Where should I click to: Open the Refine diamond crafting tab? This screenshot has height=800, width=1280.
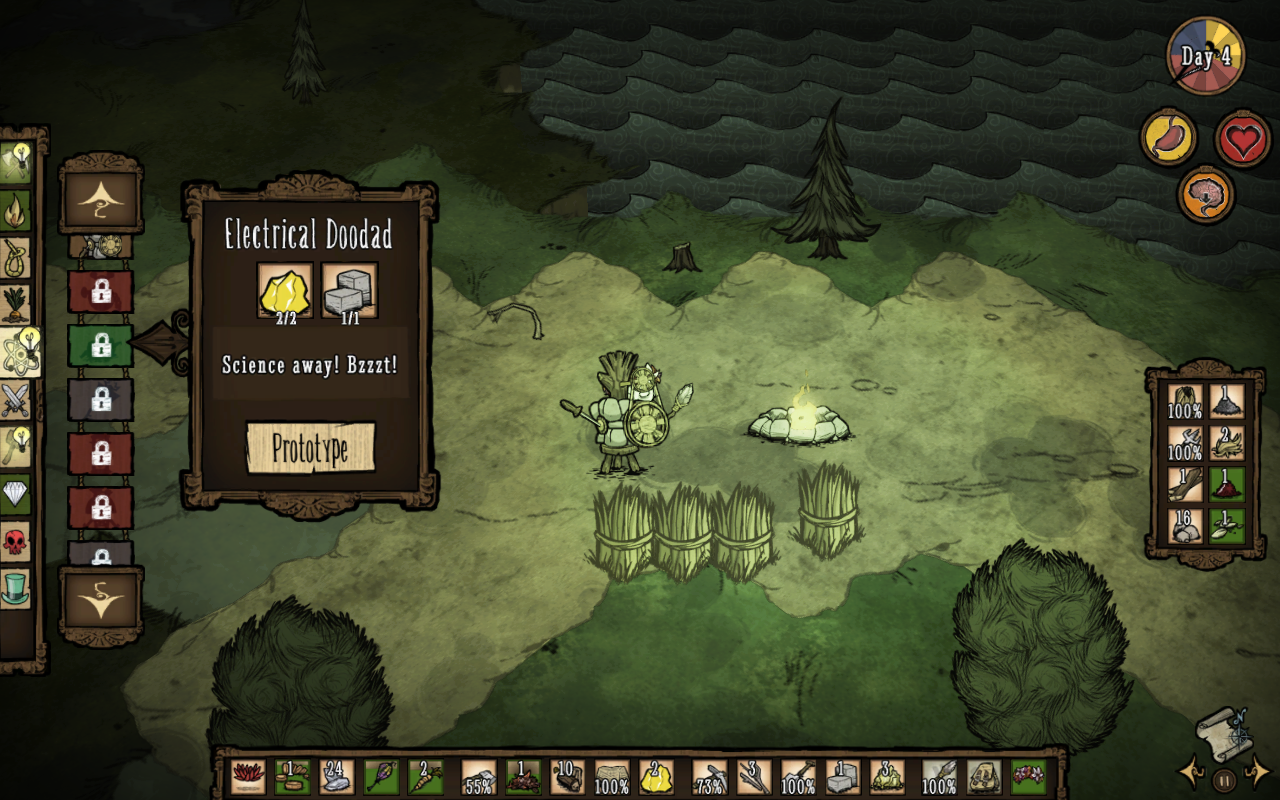[x=16, y=494]
